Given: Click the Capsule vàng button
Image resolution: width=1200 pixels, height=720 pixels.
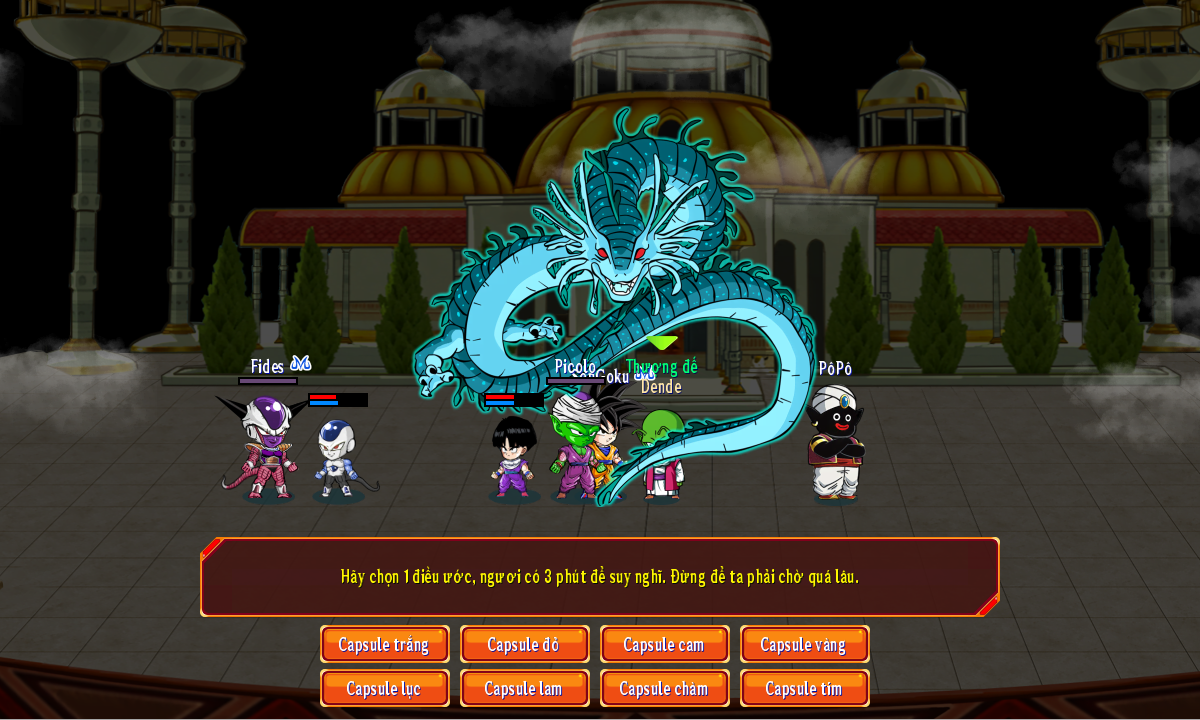Looking at the screenshot, I should 804,644.
